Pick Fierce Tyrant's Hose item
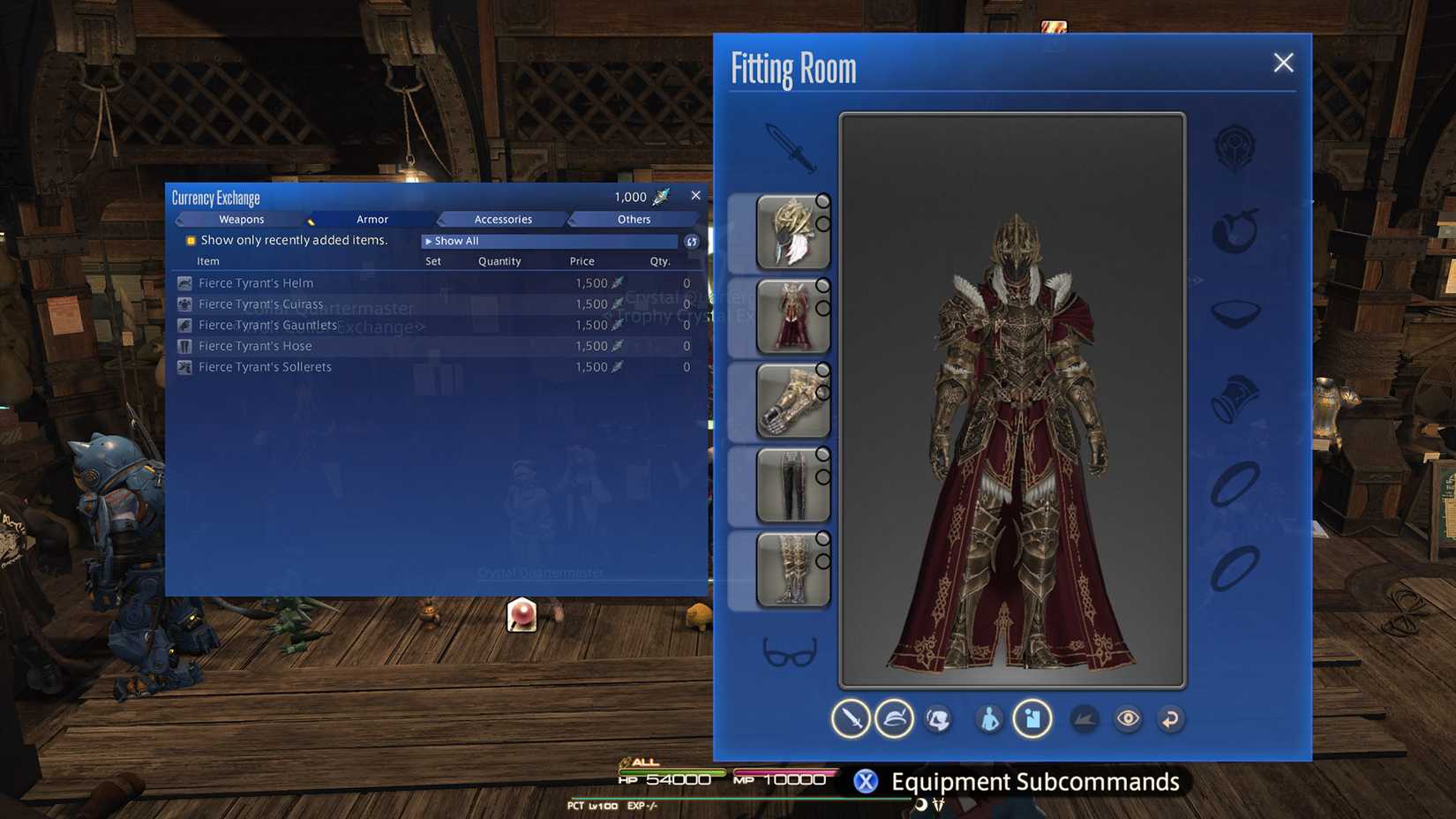Image resolution: width=1456 pixels, height=819 pixels. [255, 346]
